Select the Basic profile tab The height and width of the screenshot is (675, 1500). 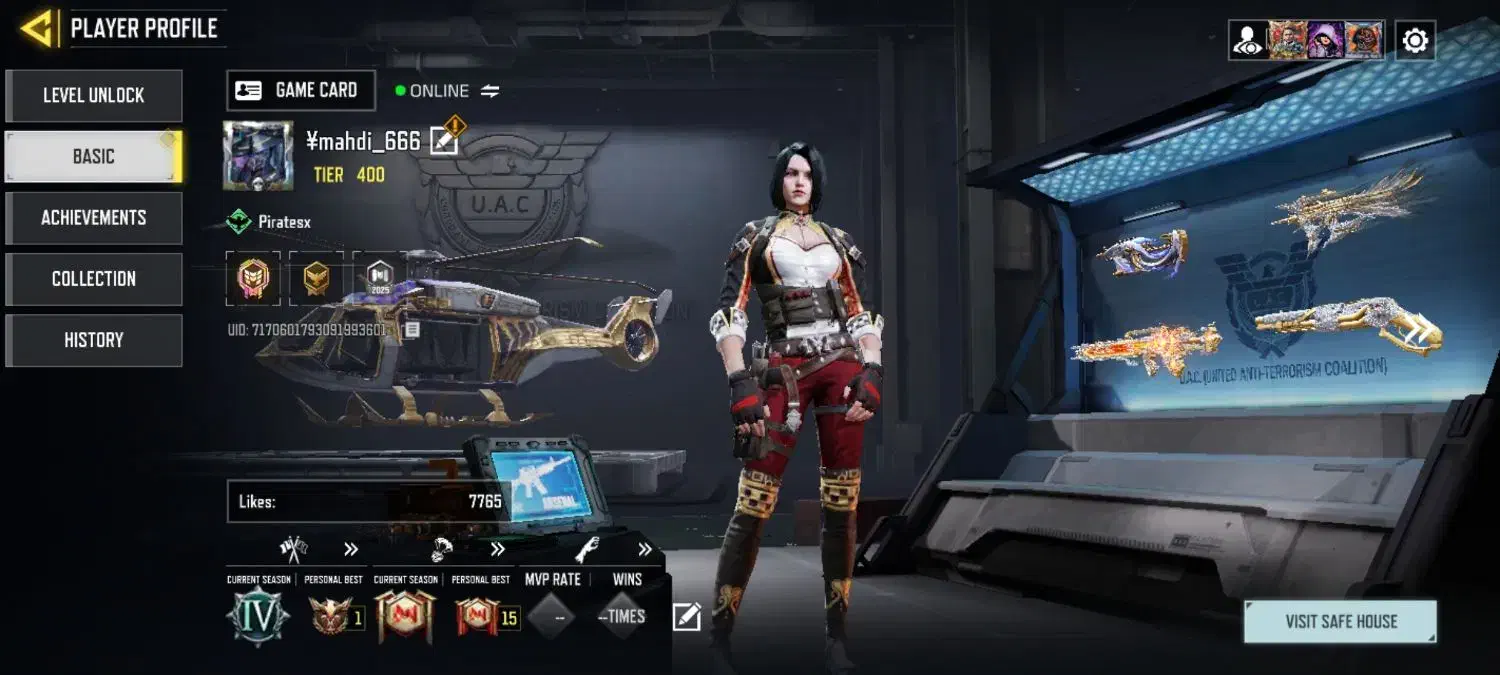[x=94, y=157]
